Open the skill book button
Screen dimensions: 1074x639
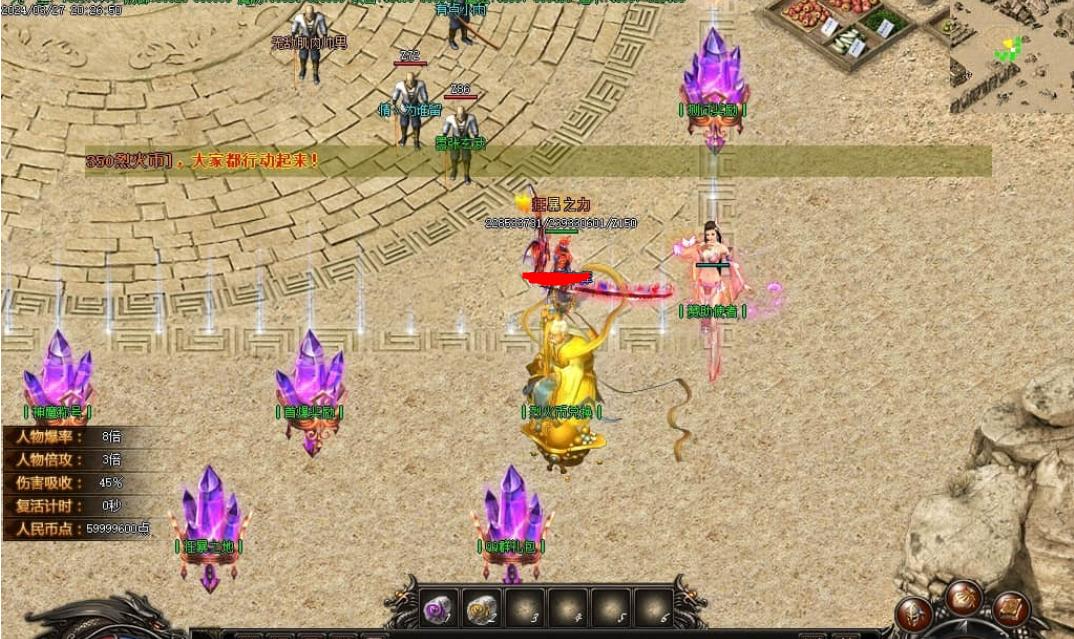coord(1011,609)
